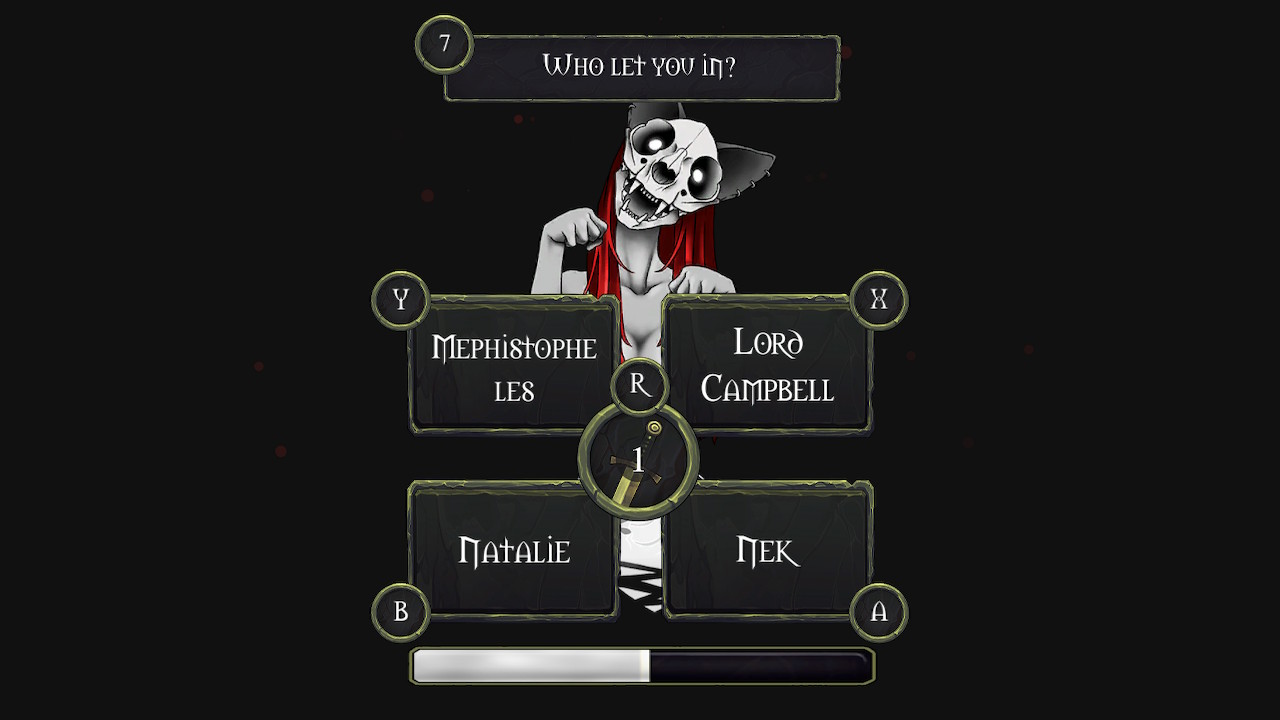
Task: Choose Natalie as your answer
Action: pos(512,548)
